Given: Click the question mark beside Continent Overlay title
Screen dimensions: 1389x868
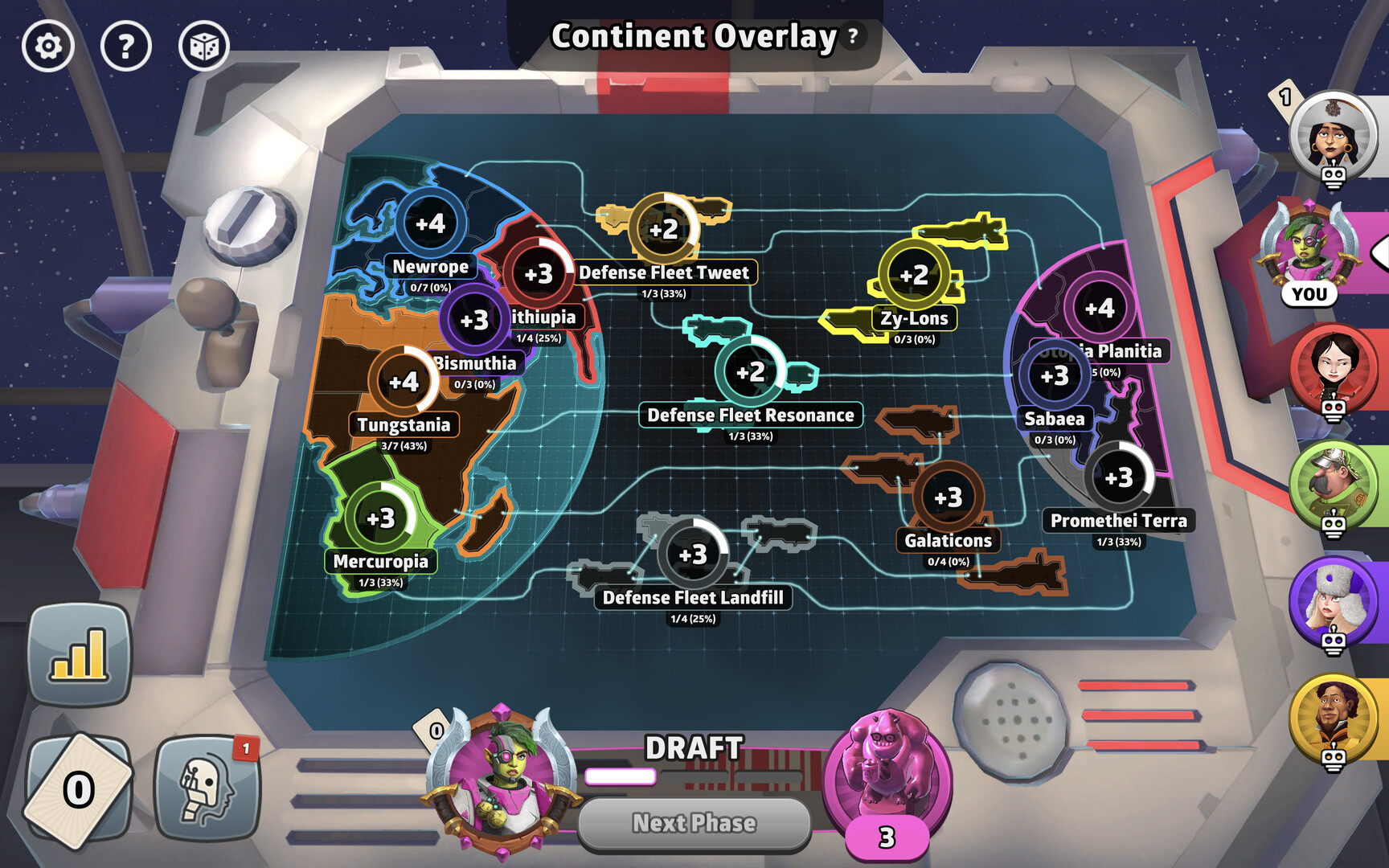Looking at the screenshot, I should click(852, 38).
